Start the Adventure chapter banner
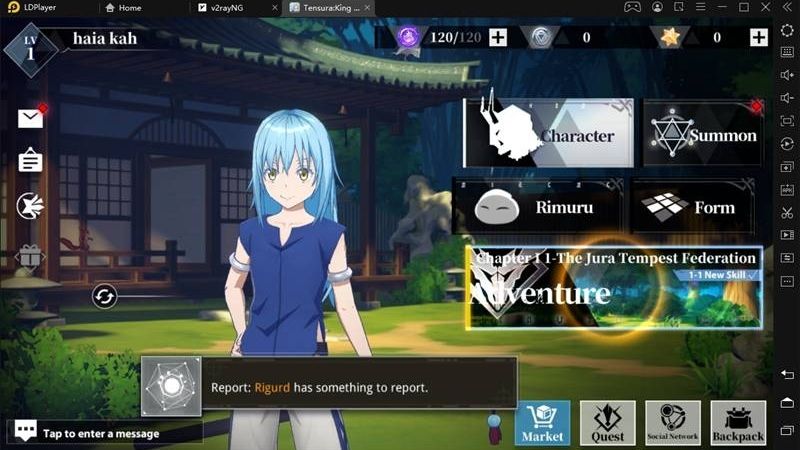The width and height of the screenshot is (800, 450). click(614, 288)
